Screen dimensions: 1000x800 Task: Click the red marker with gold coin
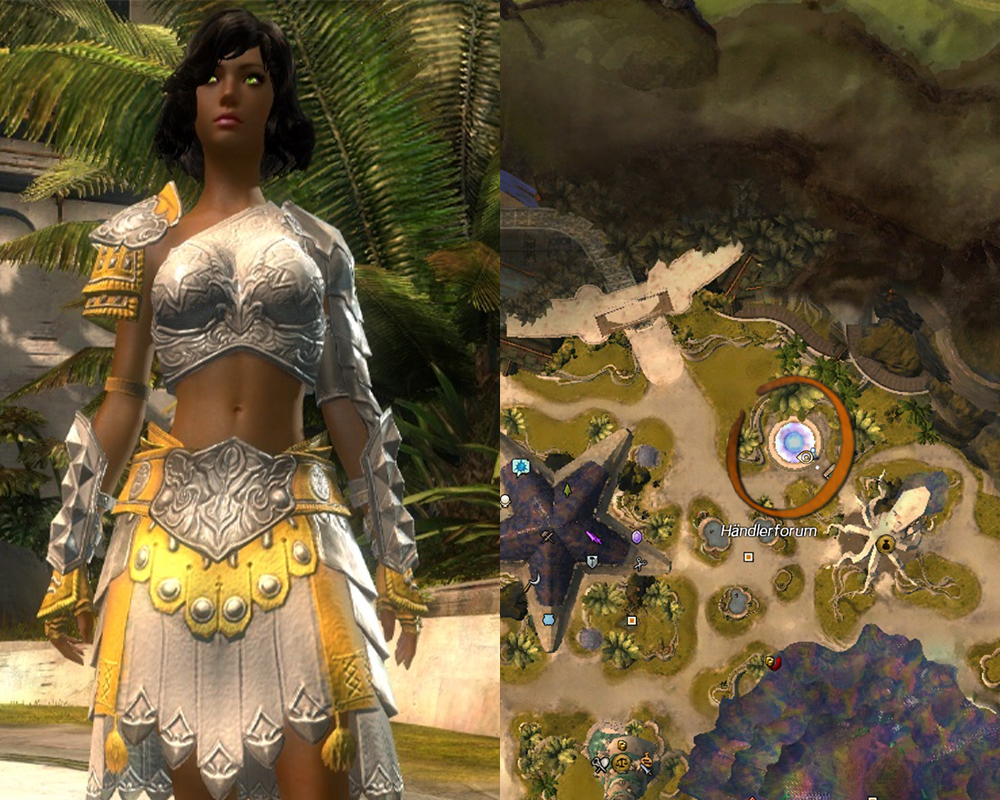771,661
